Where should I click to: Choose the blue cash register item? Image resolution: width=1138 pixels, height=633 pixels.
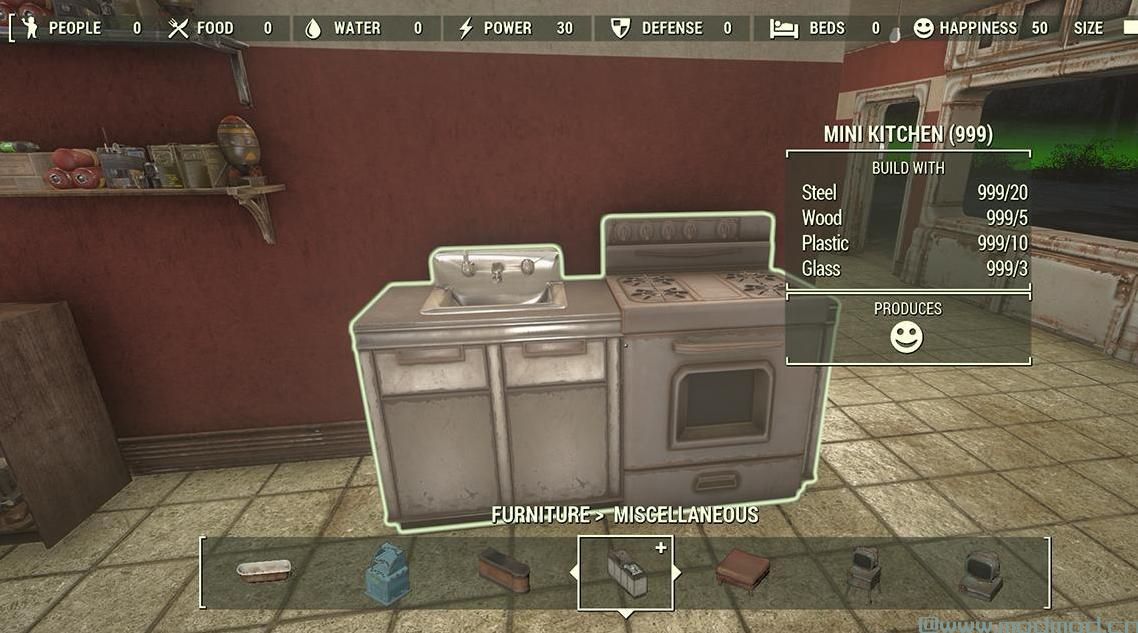click(386, 572)
